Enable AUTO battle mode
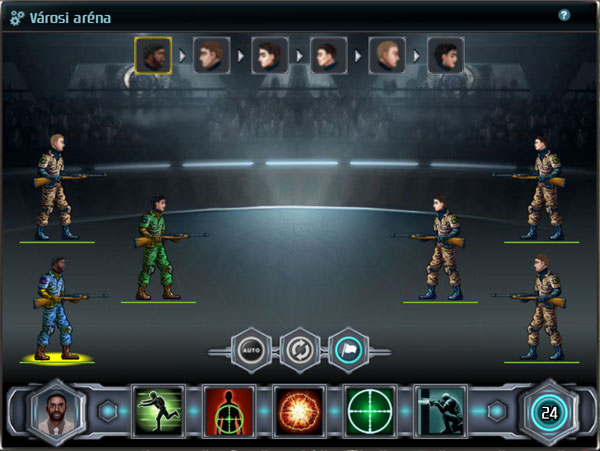Image resolution: width=600 pixels, height=451 pixels. click(x=250, y=350)
